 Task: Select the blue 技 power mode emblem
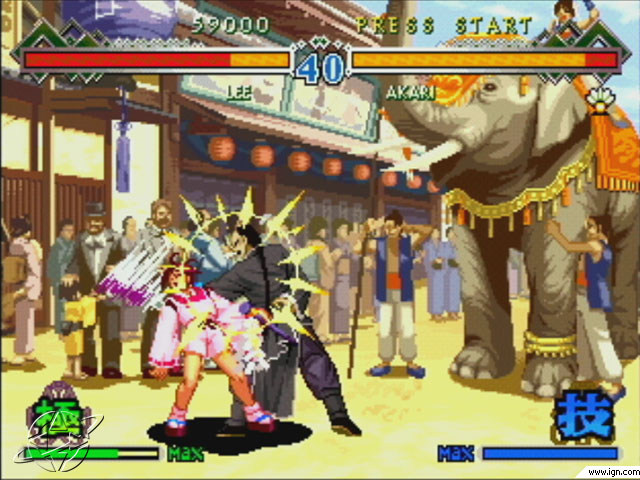(585, 414)
